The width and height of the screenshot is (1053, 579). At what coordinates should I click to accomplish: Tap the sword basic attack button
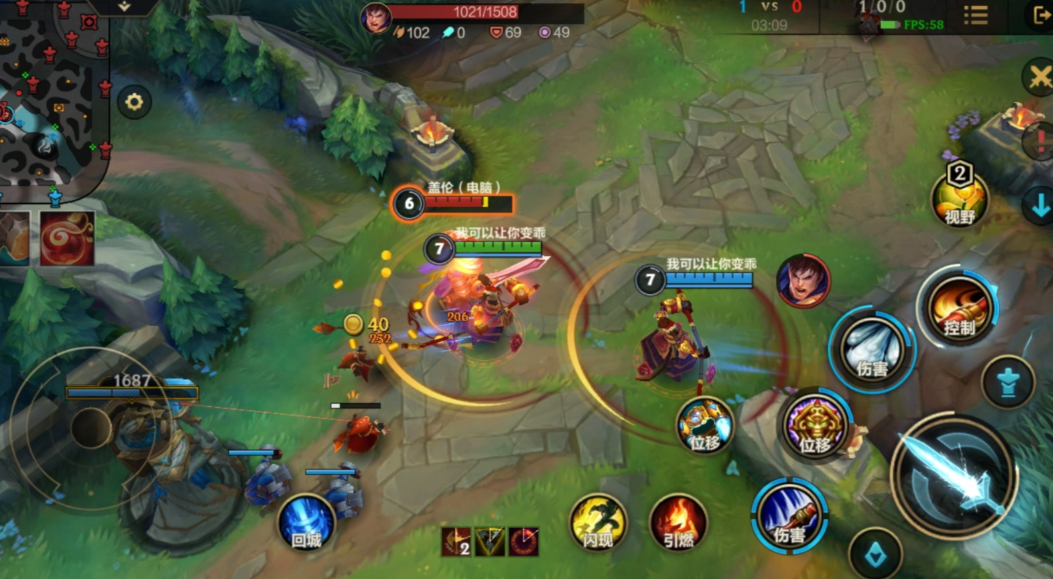tap(953, 476)
